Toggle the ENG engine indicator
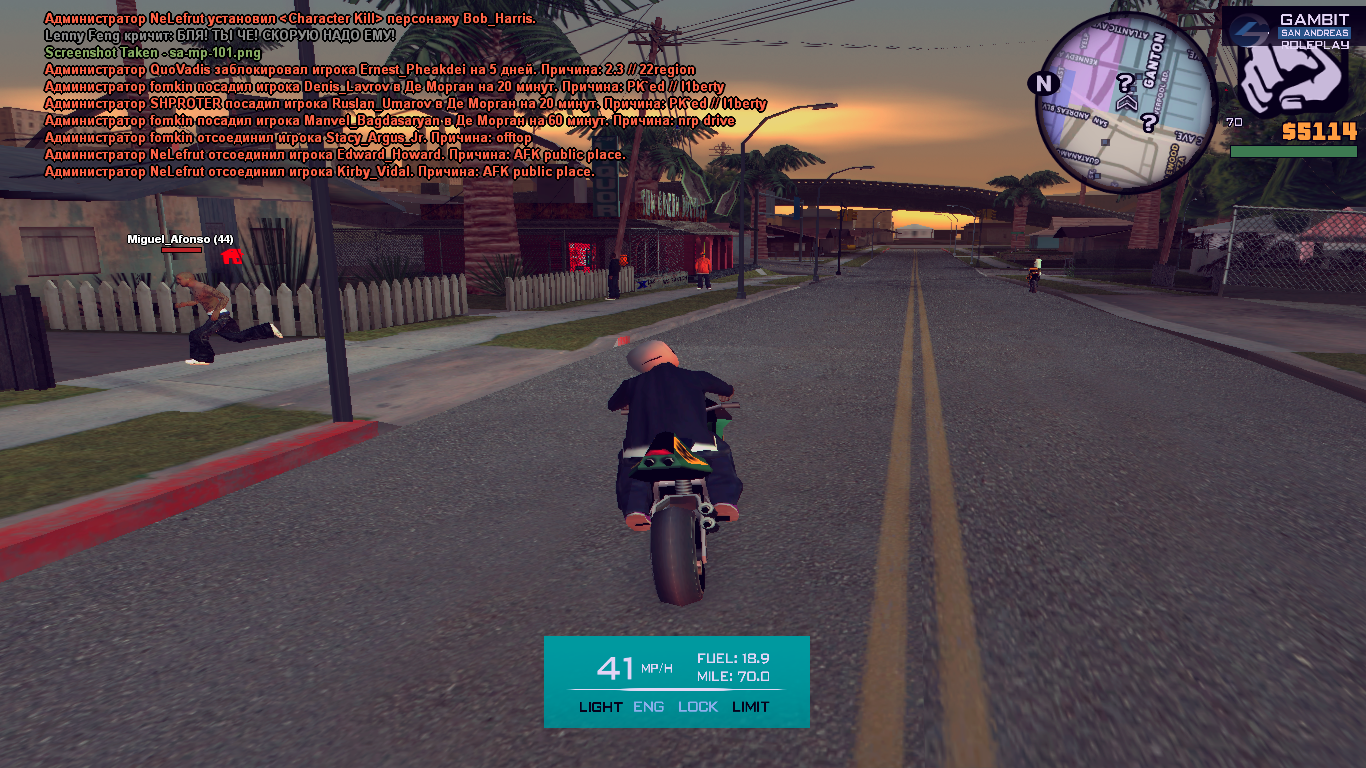1366x768 pixels. 648,707
